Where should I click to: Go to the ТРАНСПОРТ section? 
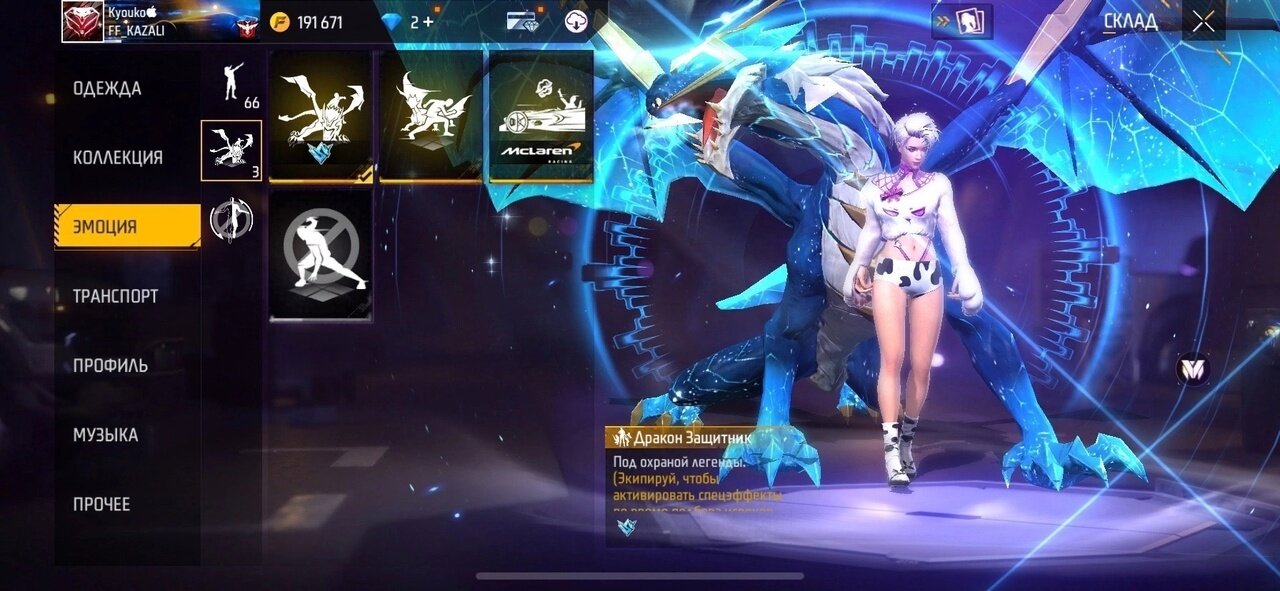click(115, 296)
